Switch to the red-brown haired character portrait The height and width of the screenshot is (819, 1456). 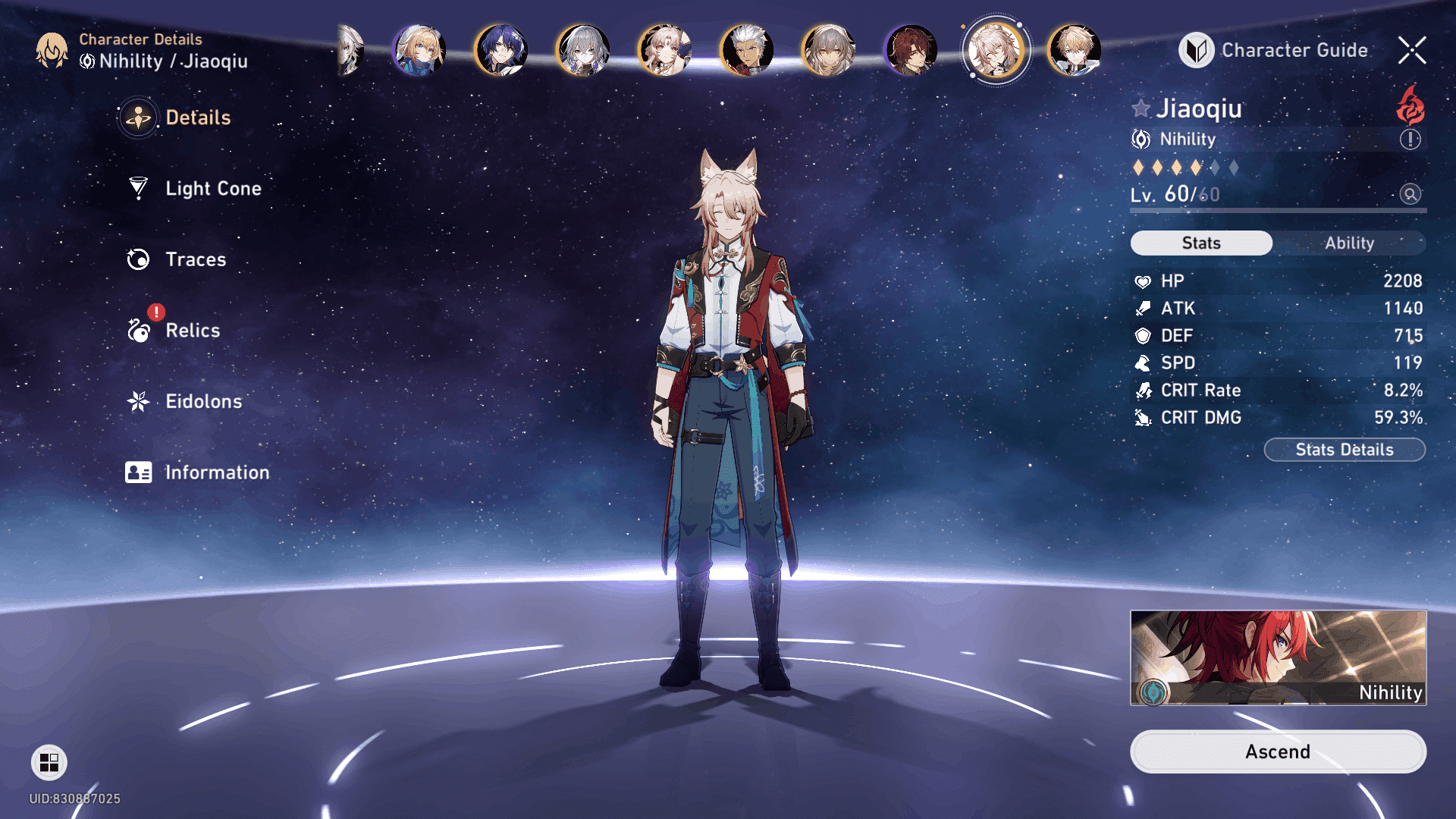pyautogui.click(x=910, y=51)
